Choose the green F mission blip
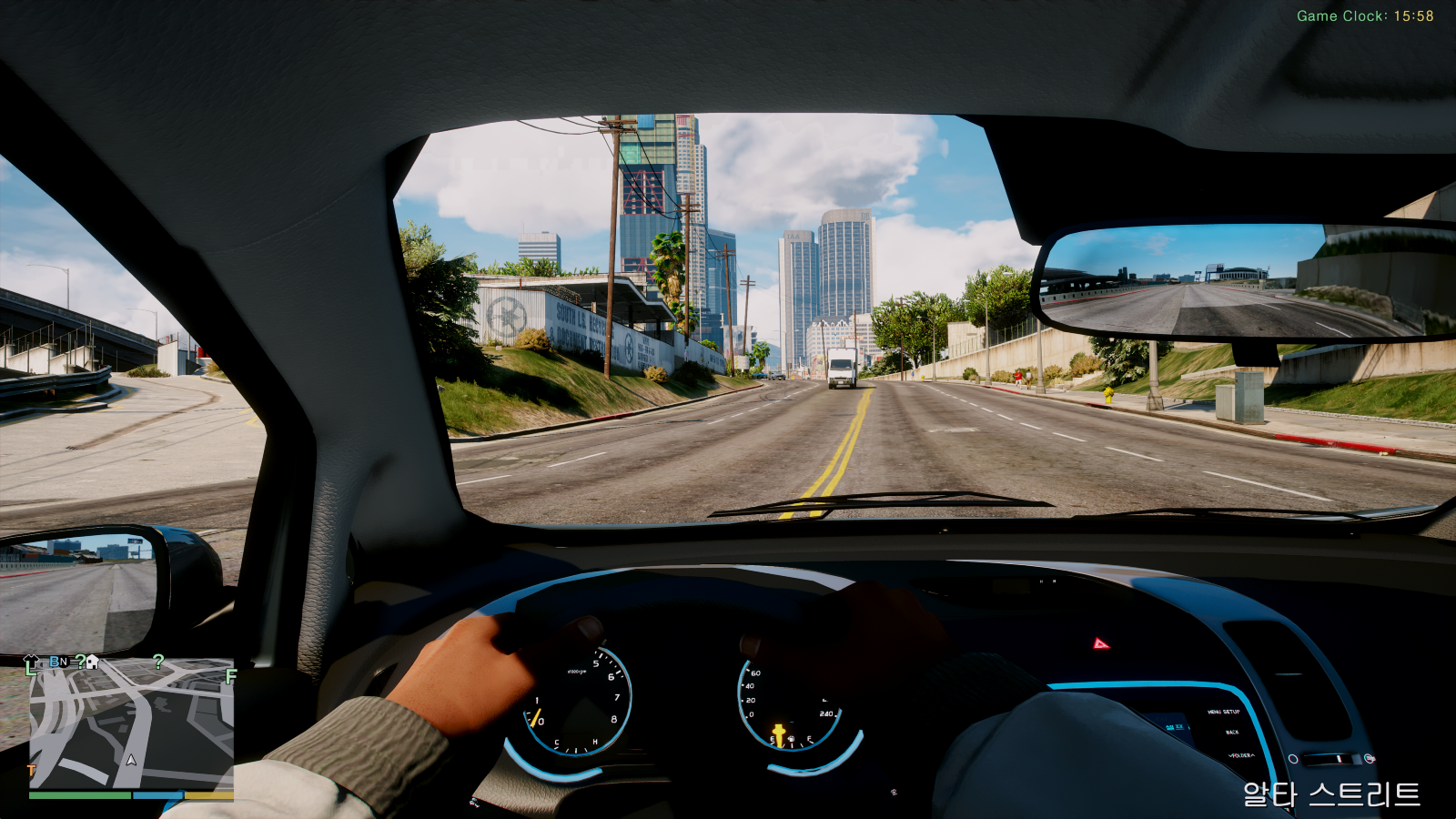 coord(230,676)
